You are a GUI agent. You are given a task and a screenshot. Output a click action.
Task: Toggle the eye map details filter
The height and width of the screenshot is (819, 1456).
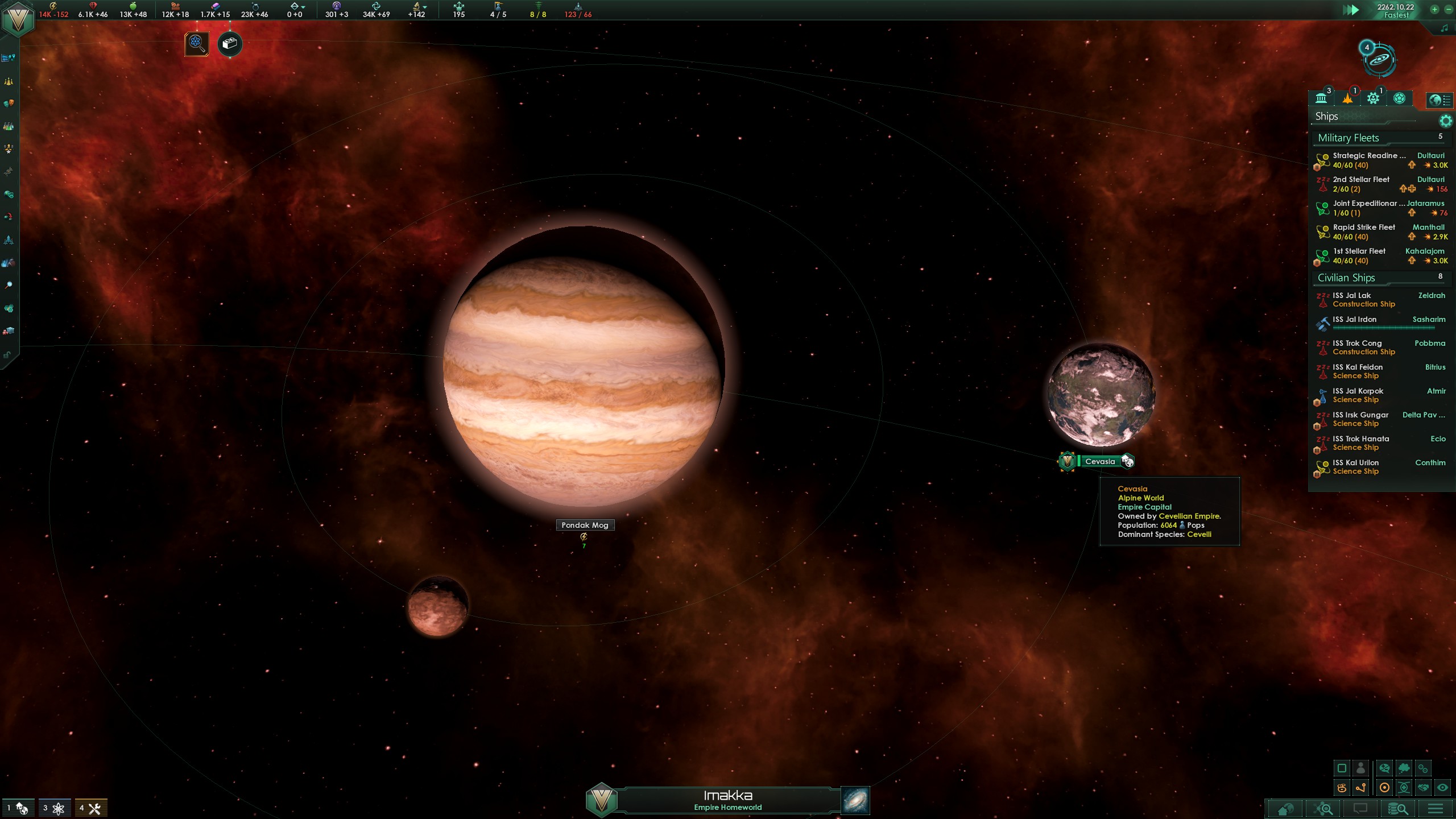click(x=1442, y=788)
